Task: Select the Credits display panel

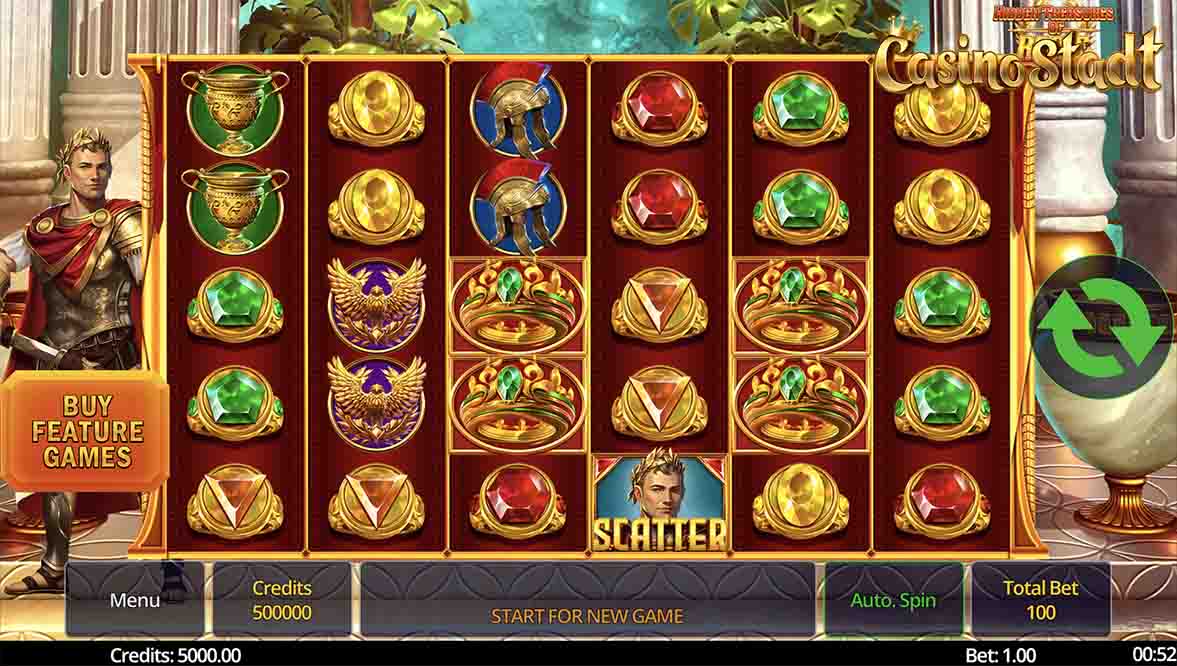Action: pyautogui.click(x=282, y=600)
